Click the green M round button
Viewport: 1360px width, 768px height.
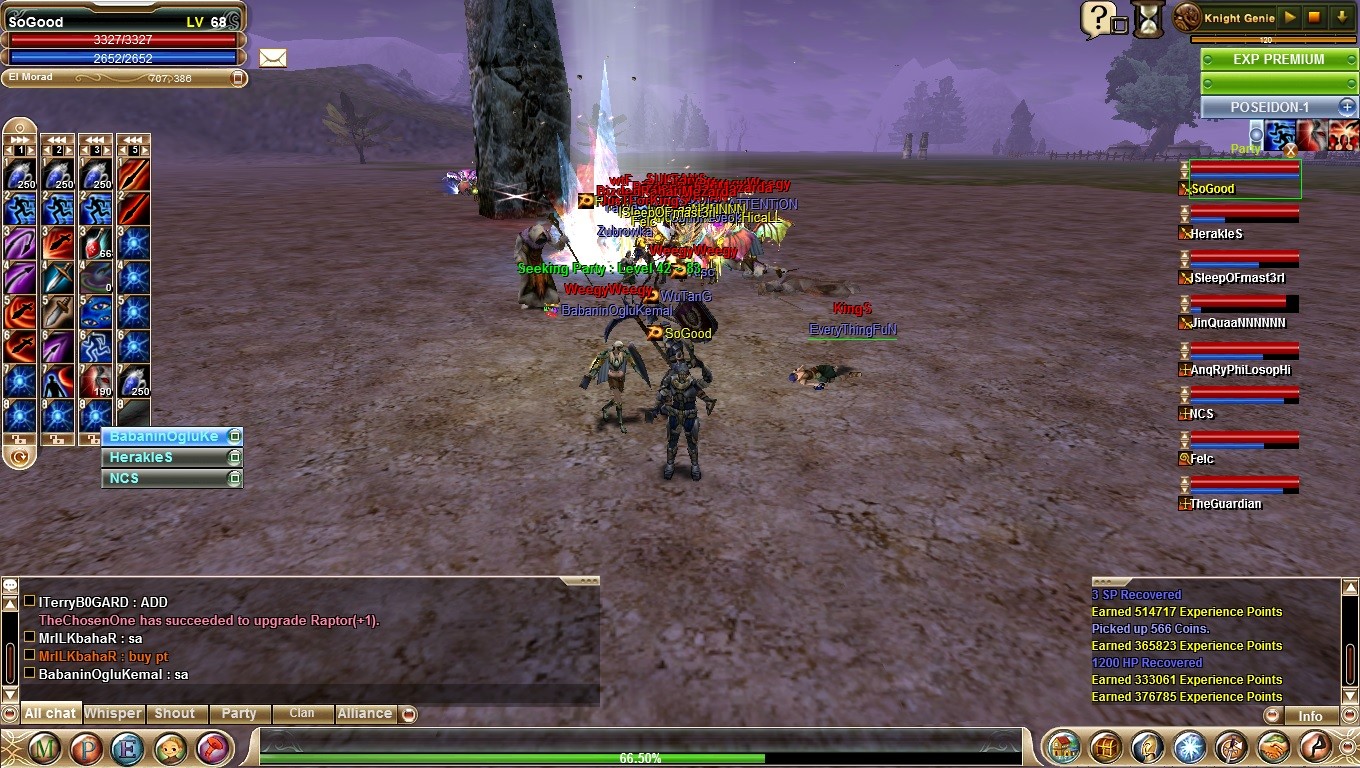point(44,748)
